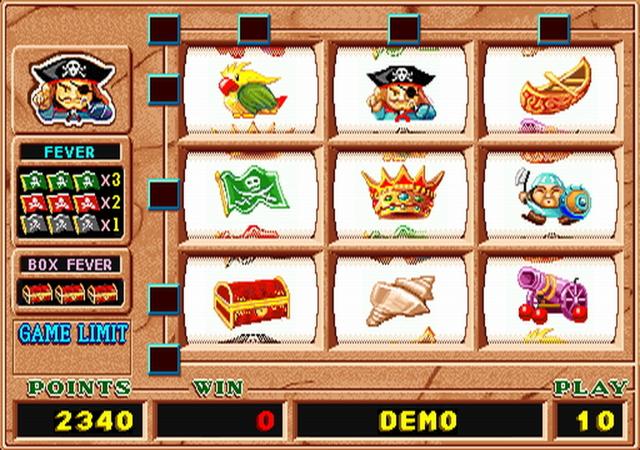Choose the red treasure chest reel symbol
Viewport: 640px width, 450px height.
coord(250,298)
